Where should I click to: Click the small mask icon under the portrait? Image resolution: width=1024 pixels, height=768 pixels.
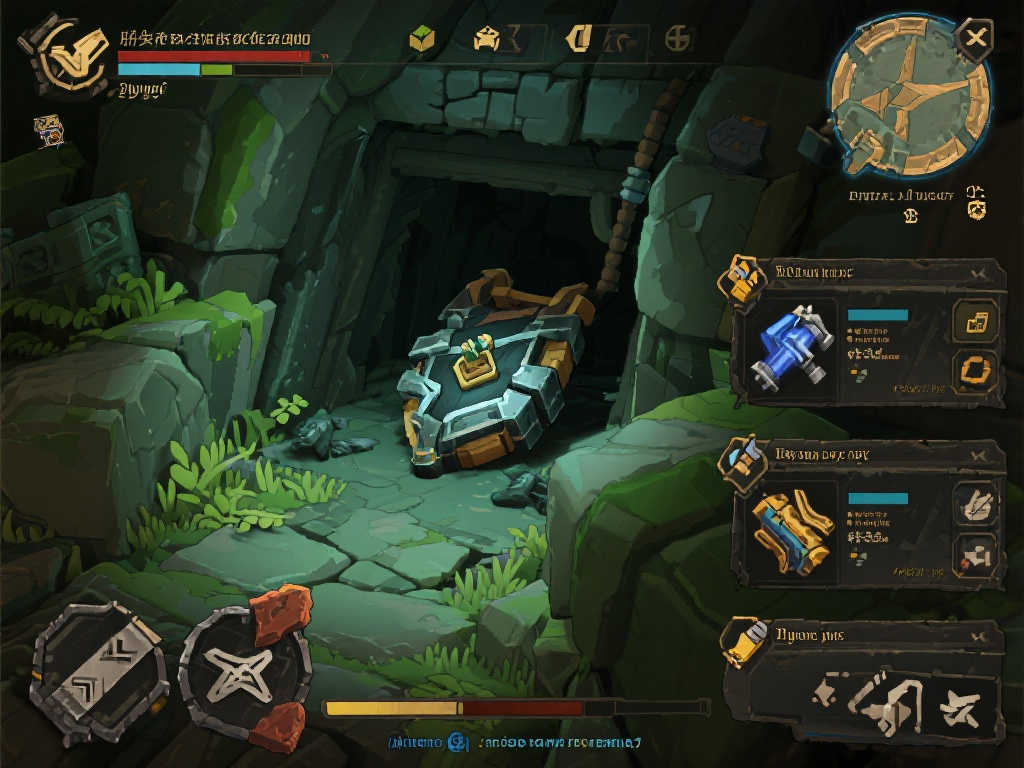click(x=49, y=129)
